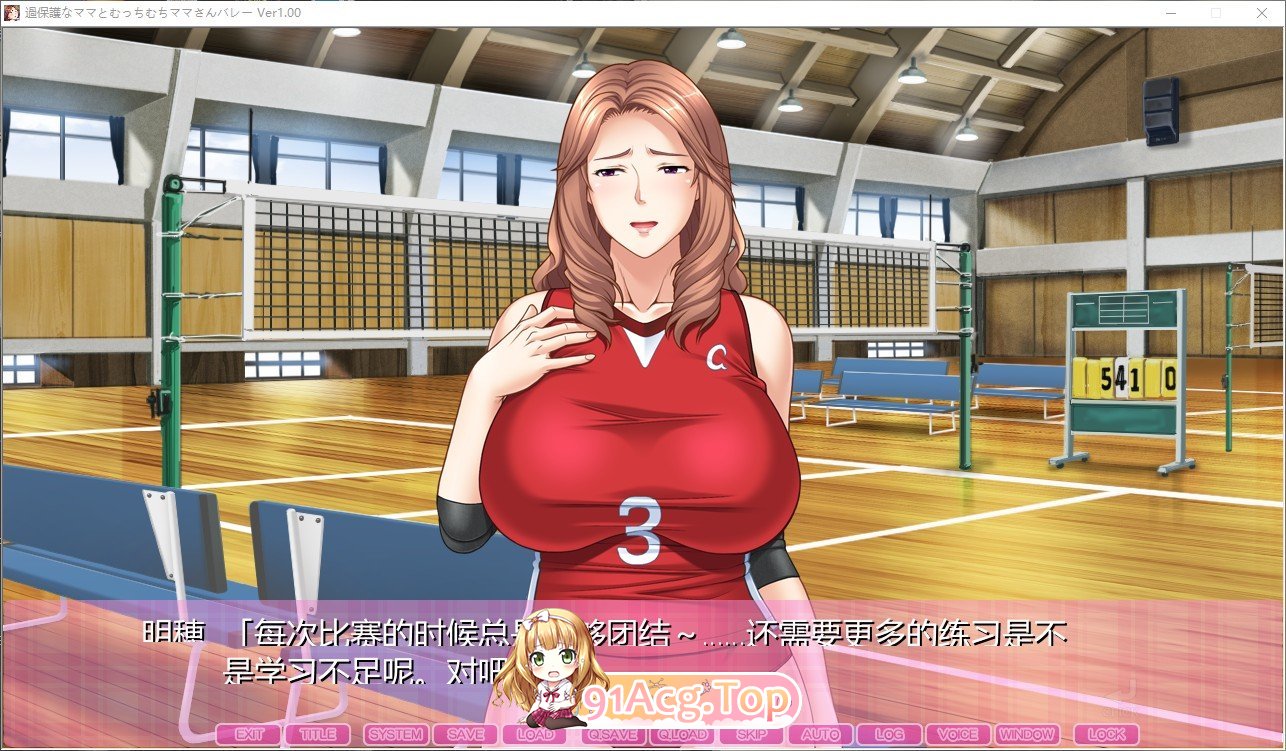The image size is (1286, 751).
Task: Switch screen mode with WINDOW button
Action: (1028, 733)
